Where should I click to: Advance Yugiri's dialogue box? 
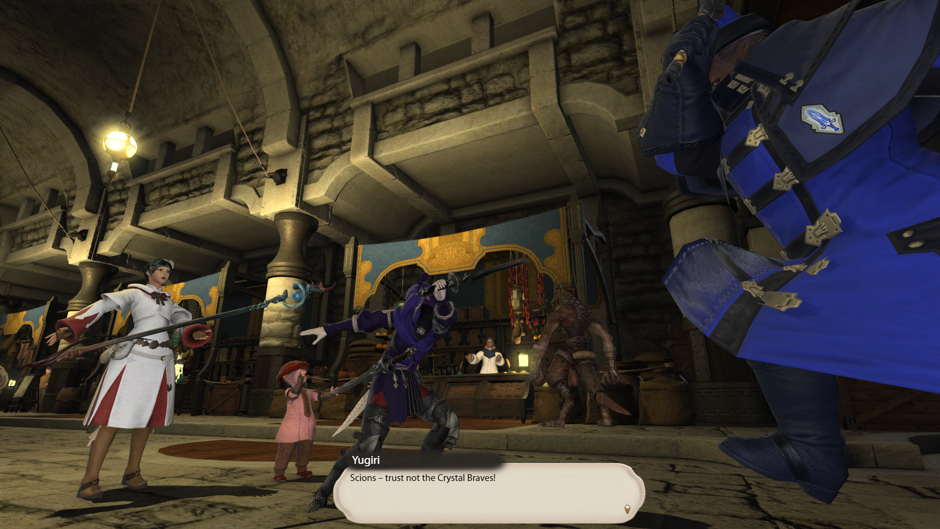click(488, 490)
